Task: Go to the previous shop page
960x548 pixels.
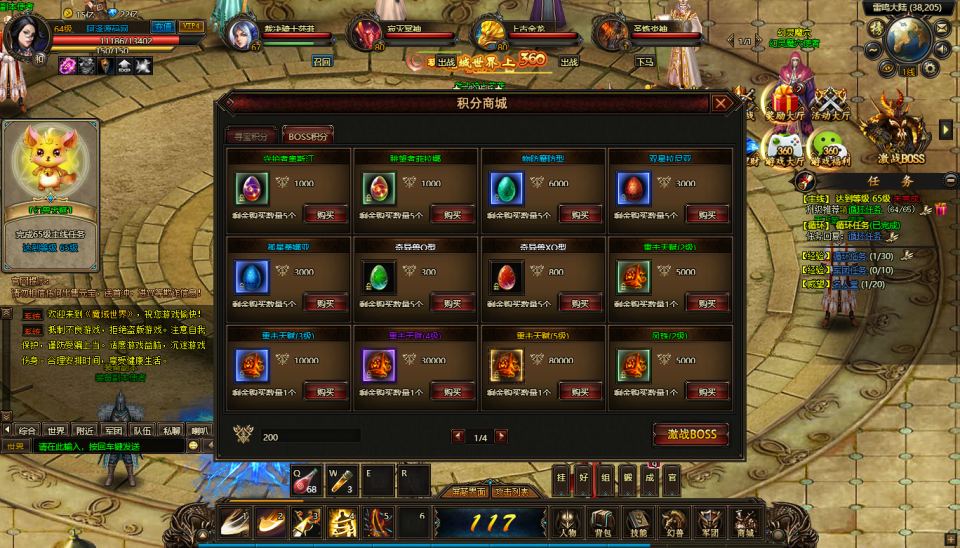Action: click(x=458, y=436)
